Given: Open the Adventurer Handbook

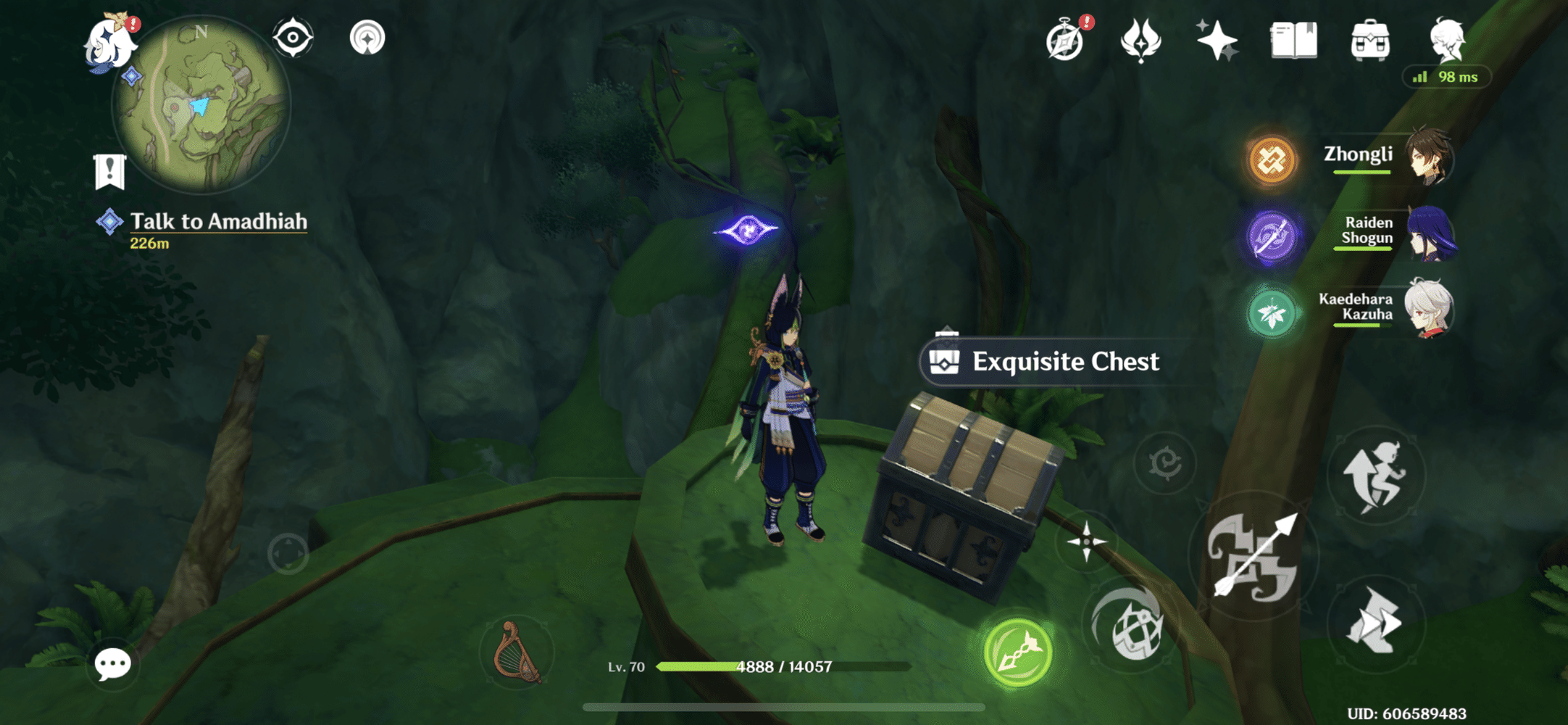Looking at the screenshot, I should click(x=1064, y=41).
